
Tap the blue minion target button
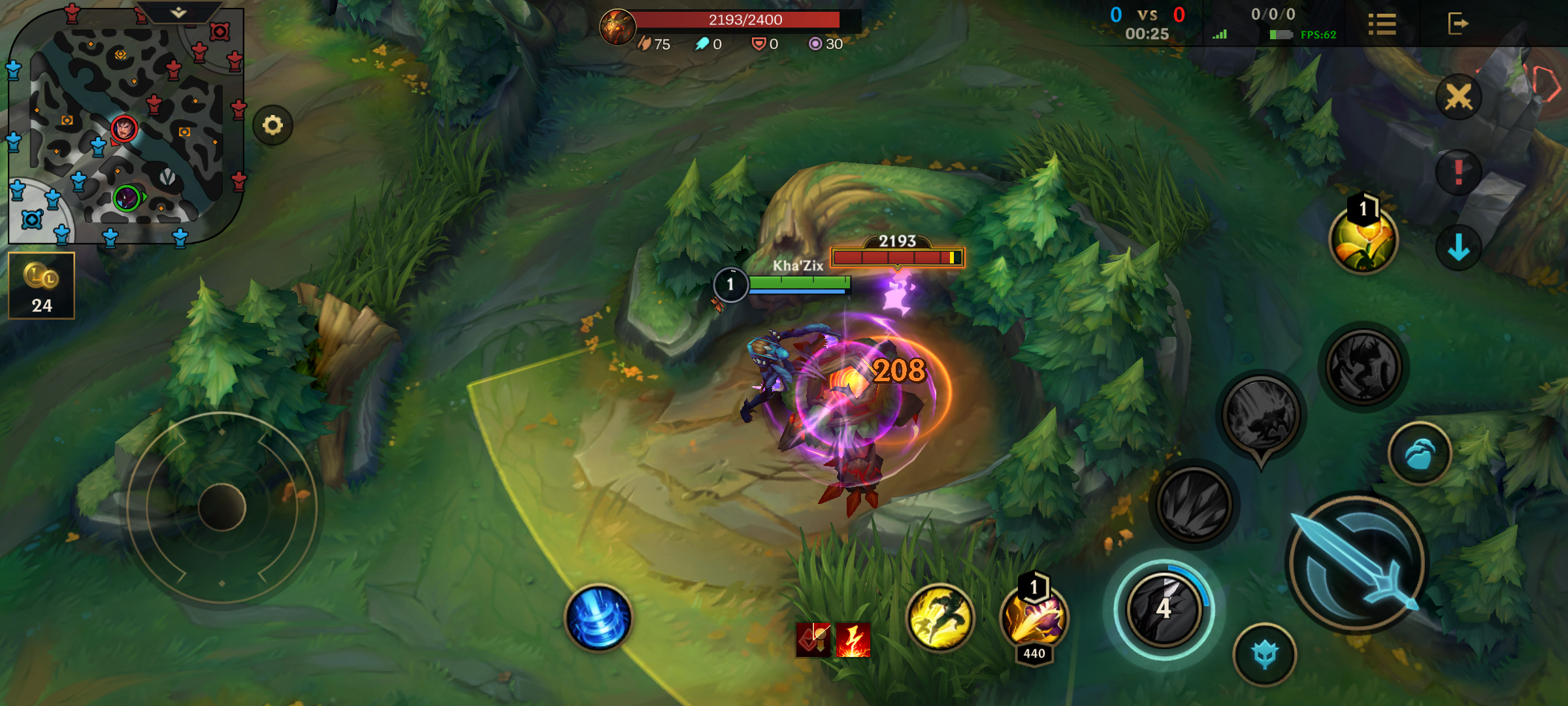tap(1265, 654)
